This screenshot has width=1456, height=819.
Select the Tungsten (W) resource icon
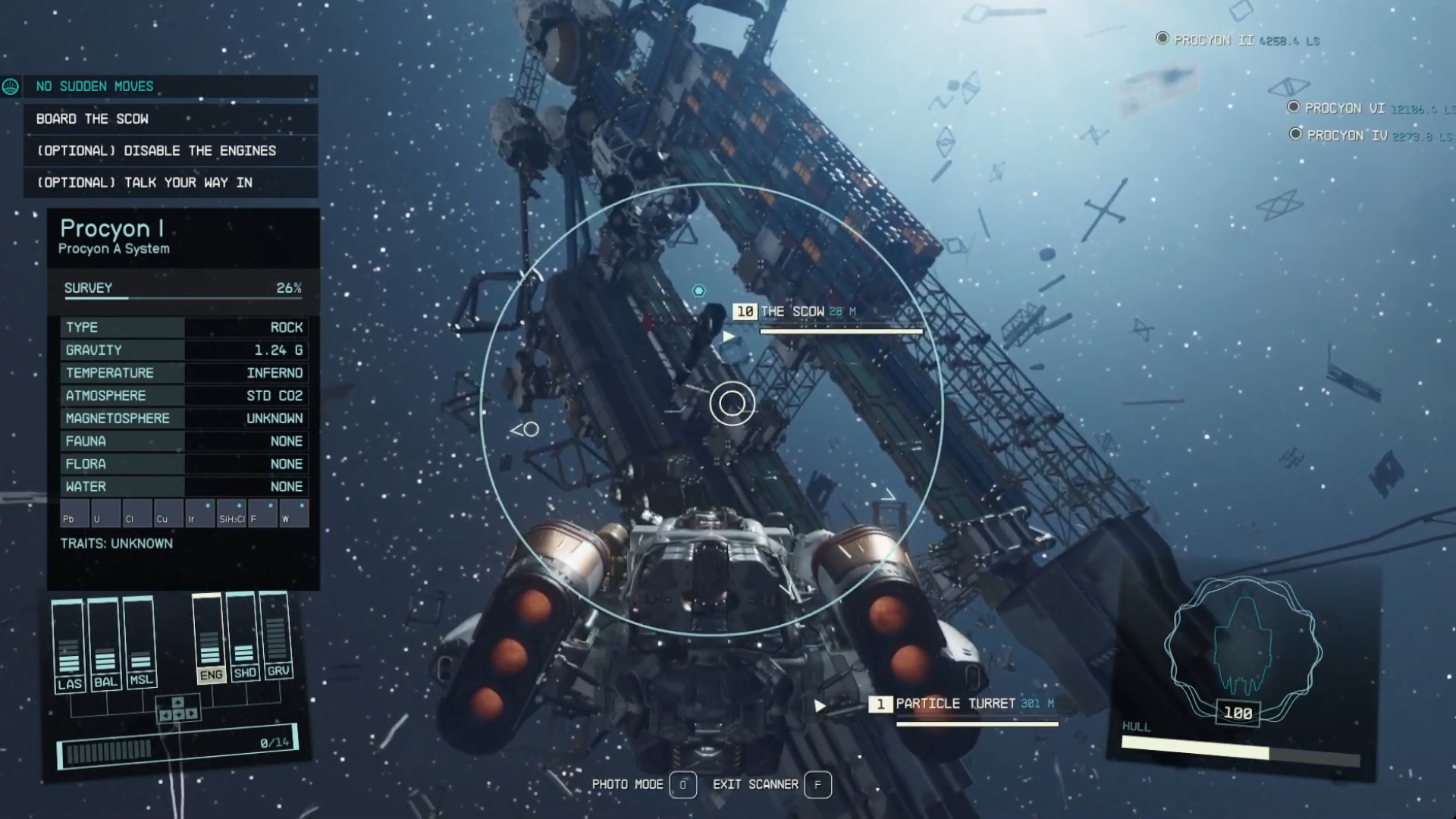click(293, 513)
